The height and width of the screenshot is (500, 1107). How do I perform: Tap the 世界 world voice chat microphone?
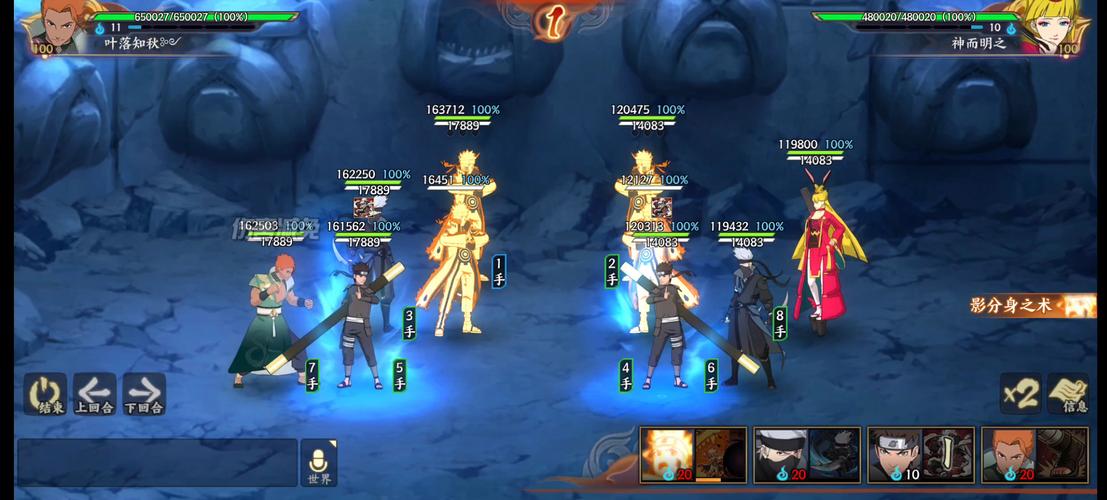click(x=319, y=463)
